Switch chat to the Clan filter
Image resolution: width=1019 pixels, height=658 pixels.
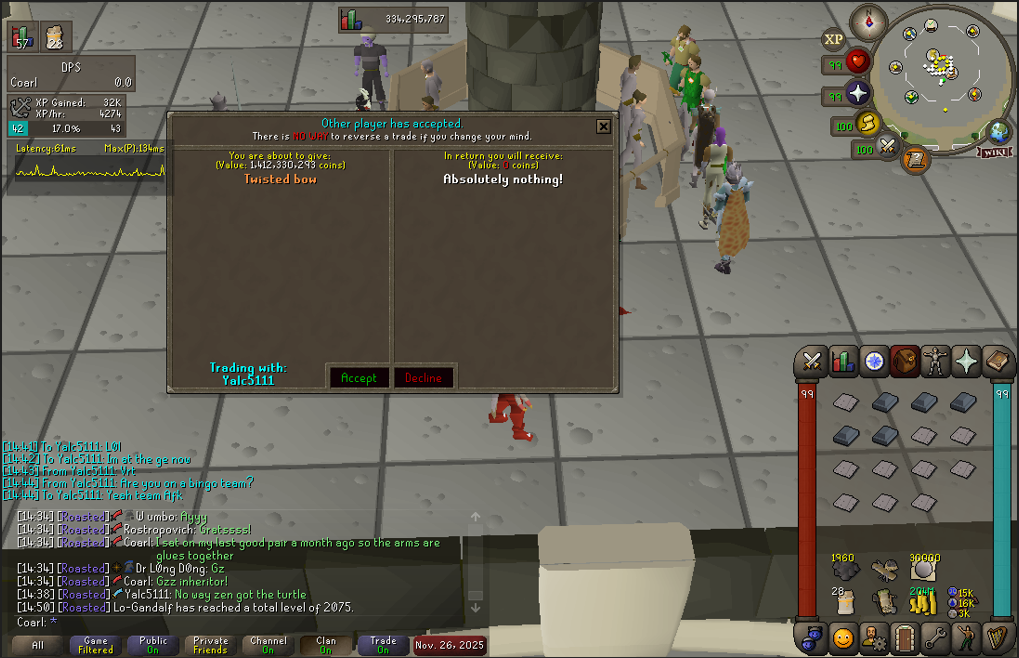click(326, 645)
